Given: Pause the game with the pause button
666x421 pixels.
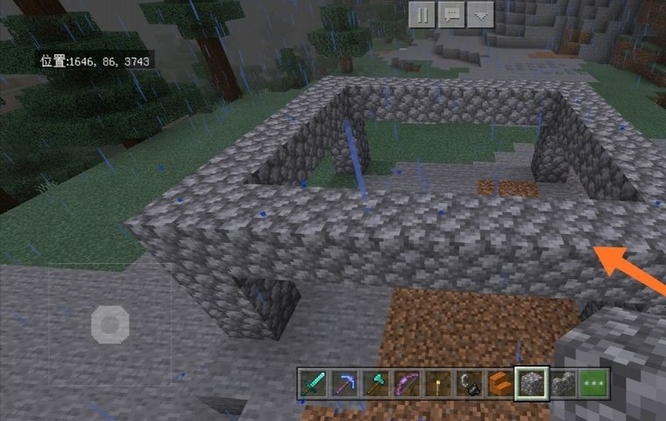Looking at the screenshot, I should pyautogui.click(x=423, y=15).
